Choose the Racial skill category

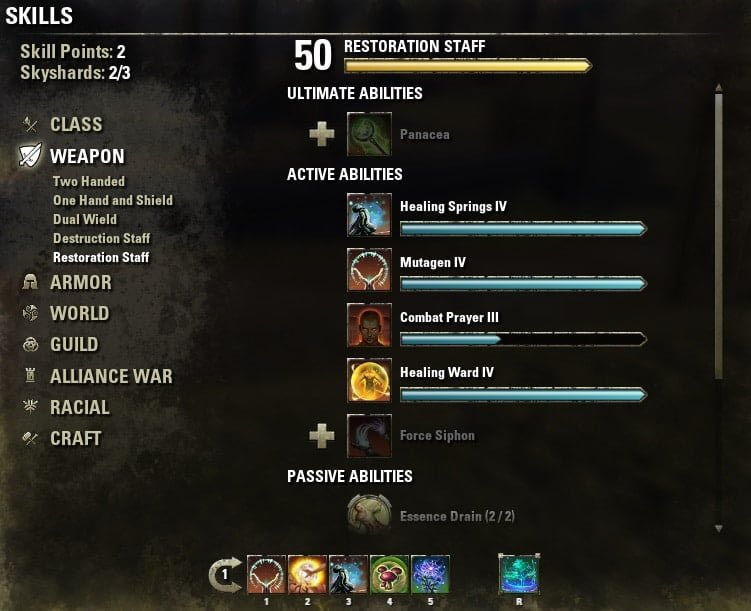point(79,408)
